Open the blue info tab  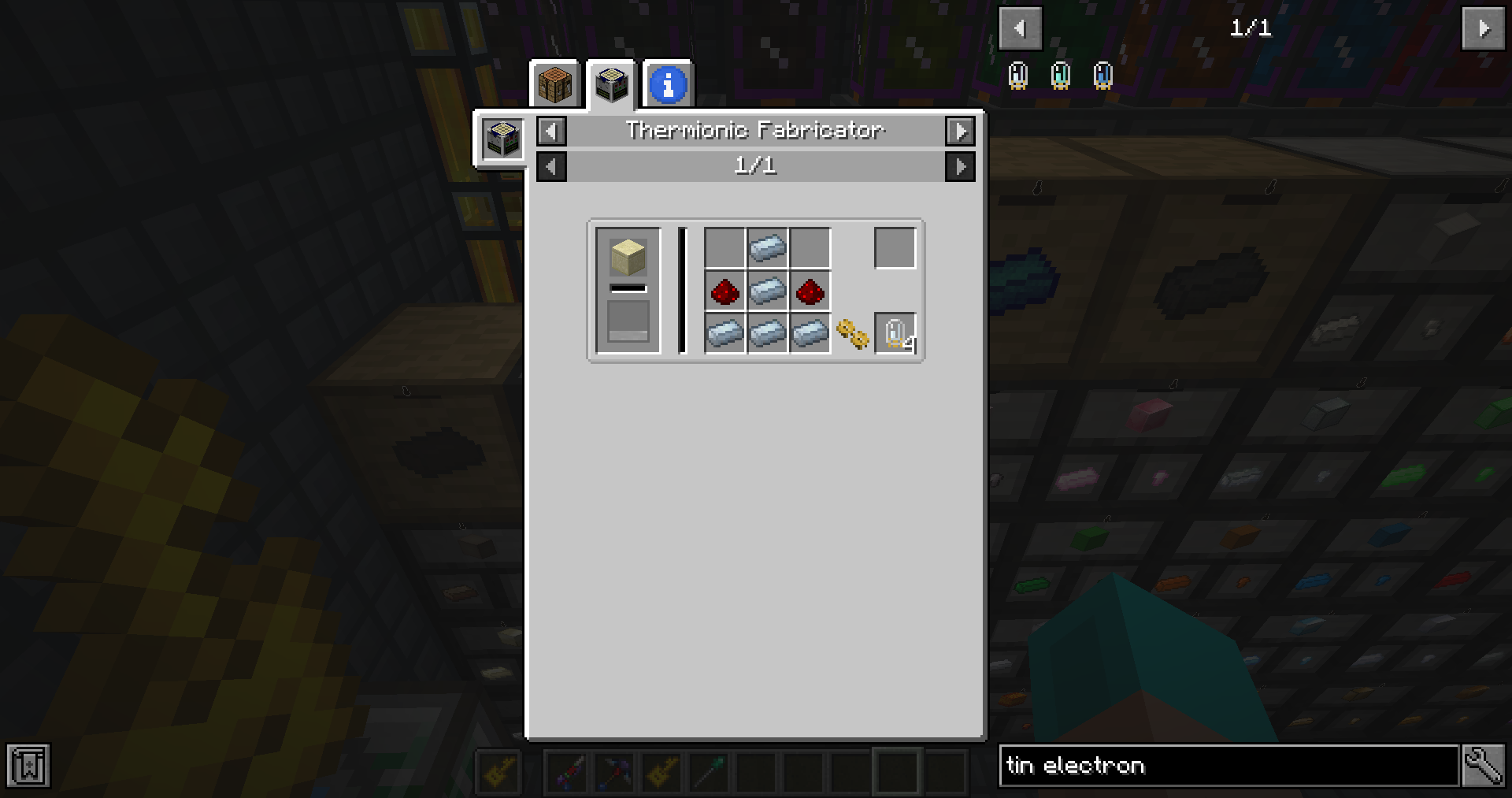pyautogui.click(x=668, y=84)
